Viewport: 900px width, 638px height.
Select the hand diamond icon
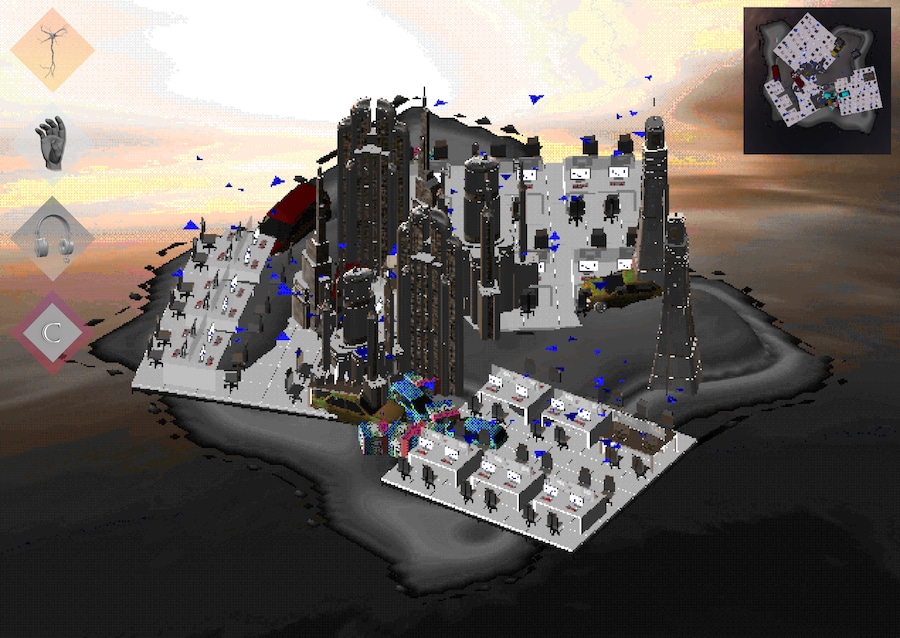pyautogui.click(x=52, y=143)
